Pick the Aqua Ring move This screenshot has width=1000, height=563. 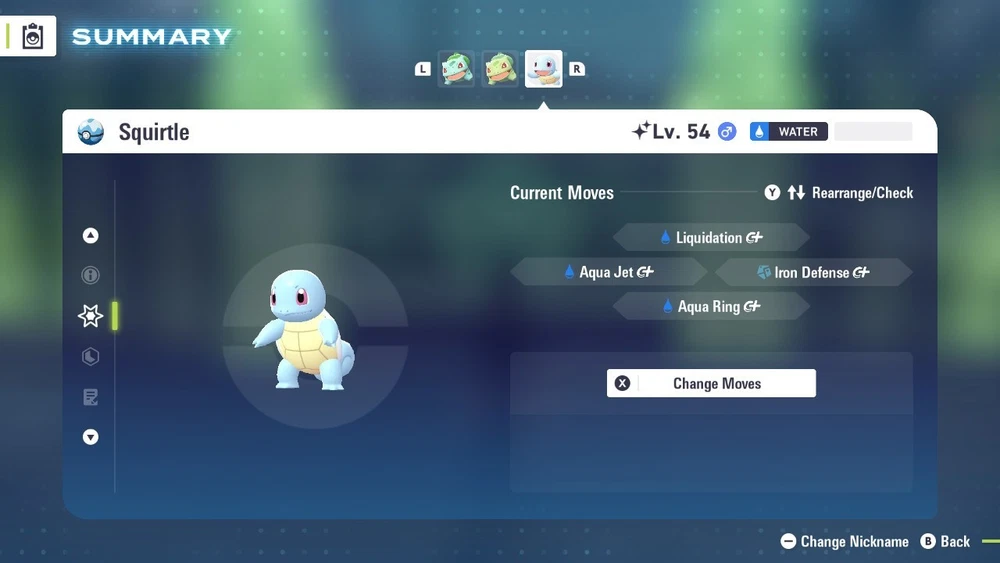710,307
